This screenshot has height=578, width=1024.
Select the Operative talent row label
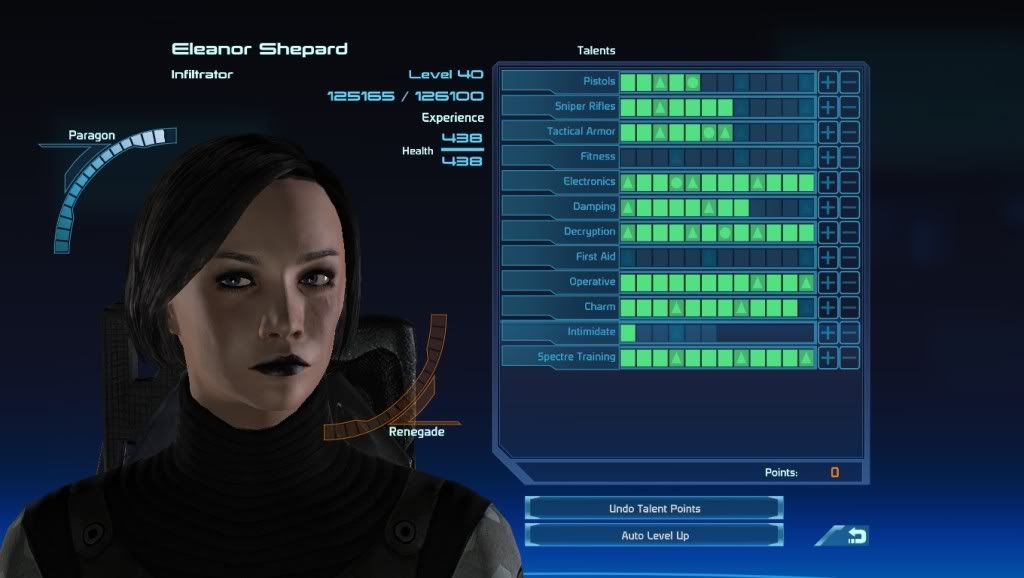coord(560,282)
